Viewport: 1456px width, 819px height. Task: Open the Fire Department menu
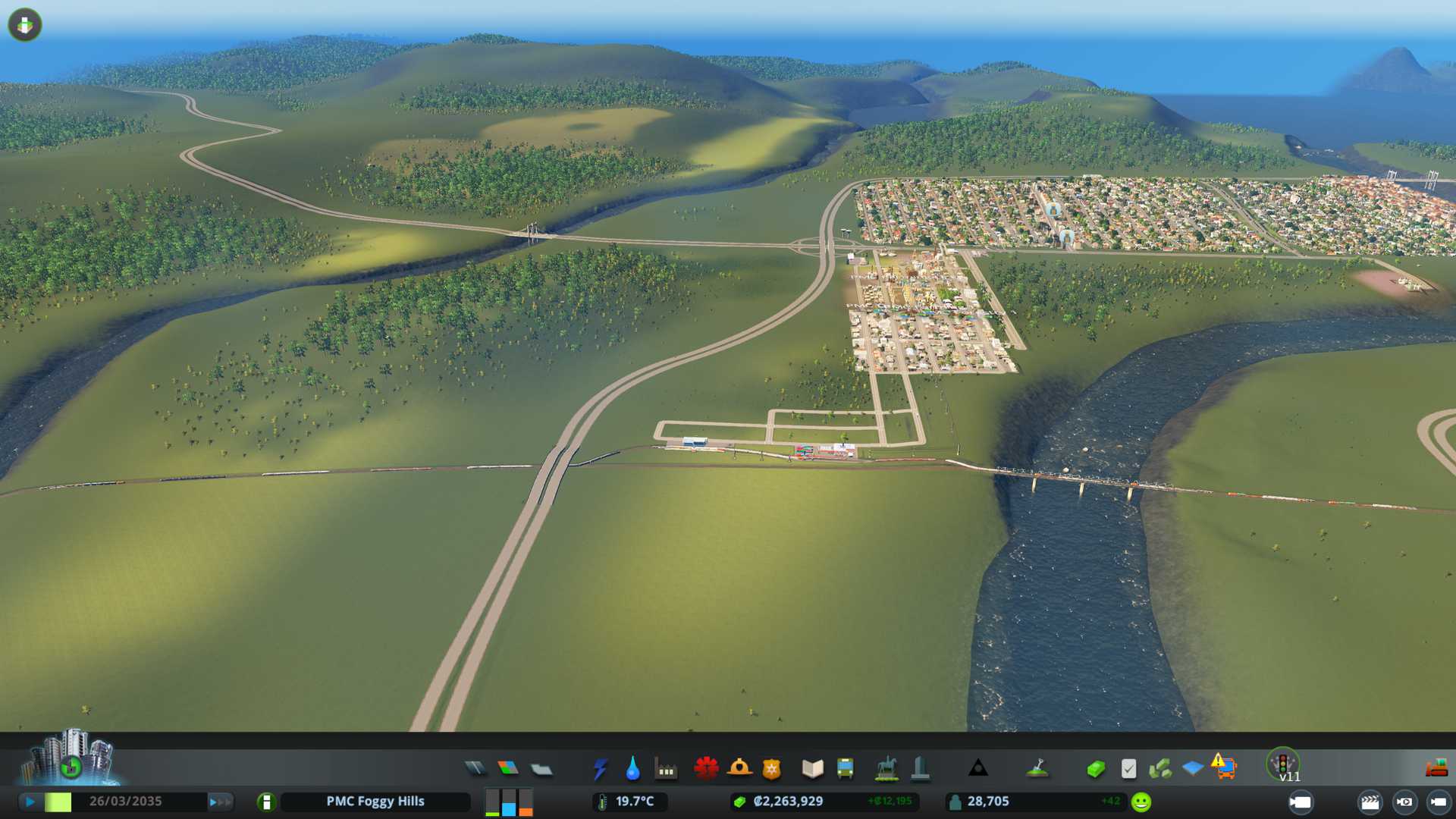(x=739, y=768)
